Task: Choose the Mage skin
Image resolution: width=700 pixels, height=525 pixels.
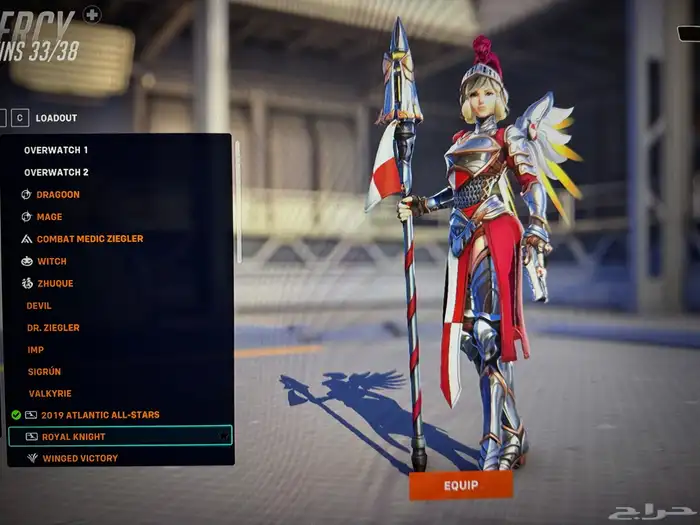Action: click(49, 217)
